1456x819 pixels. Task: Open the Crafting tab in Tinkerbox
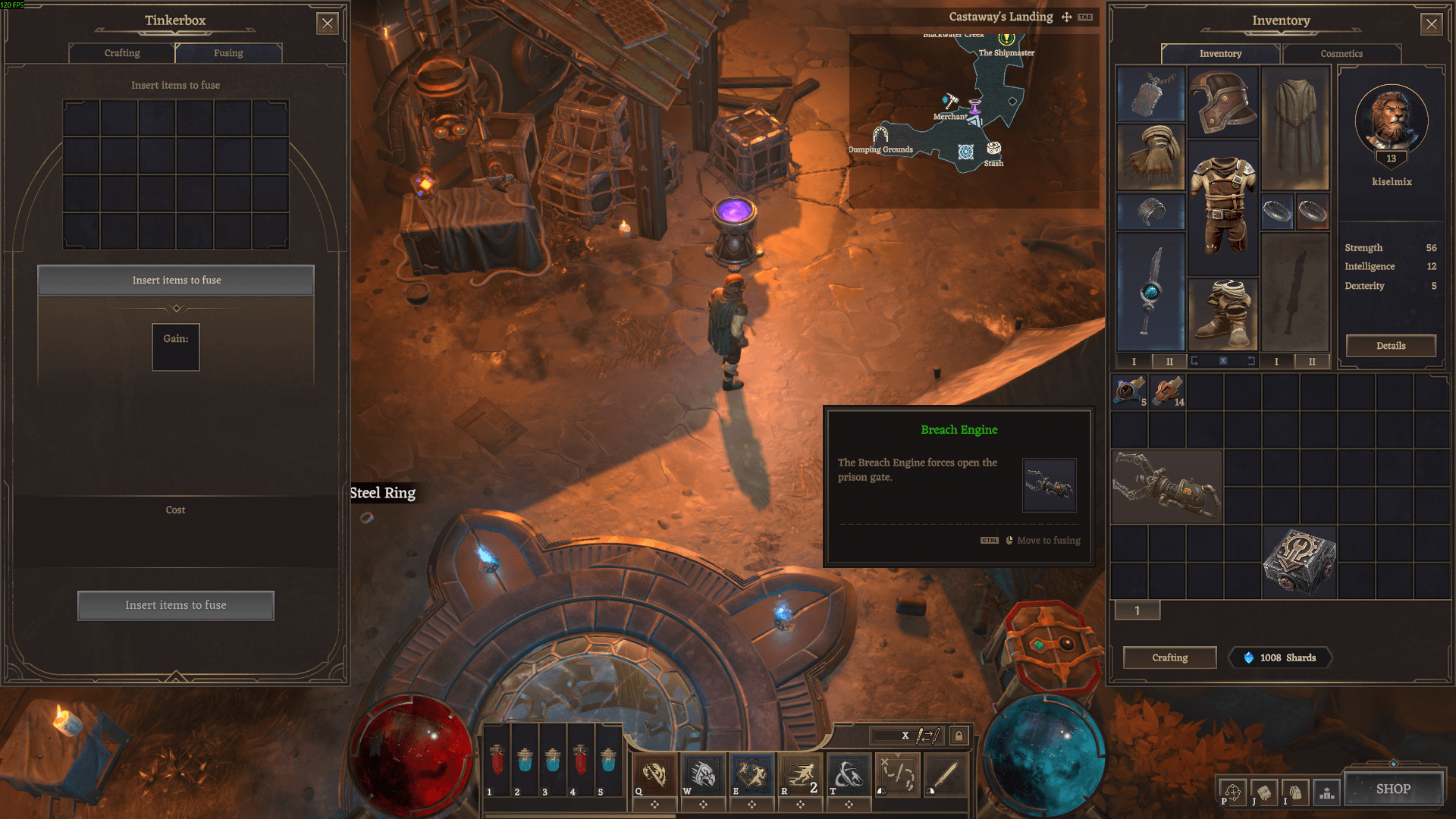121,53
